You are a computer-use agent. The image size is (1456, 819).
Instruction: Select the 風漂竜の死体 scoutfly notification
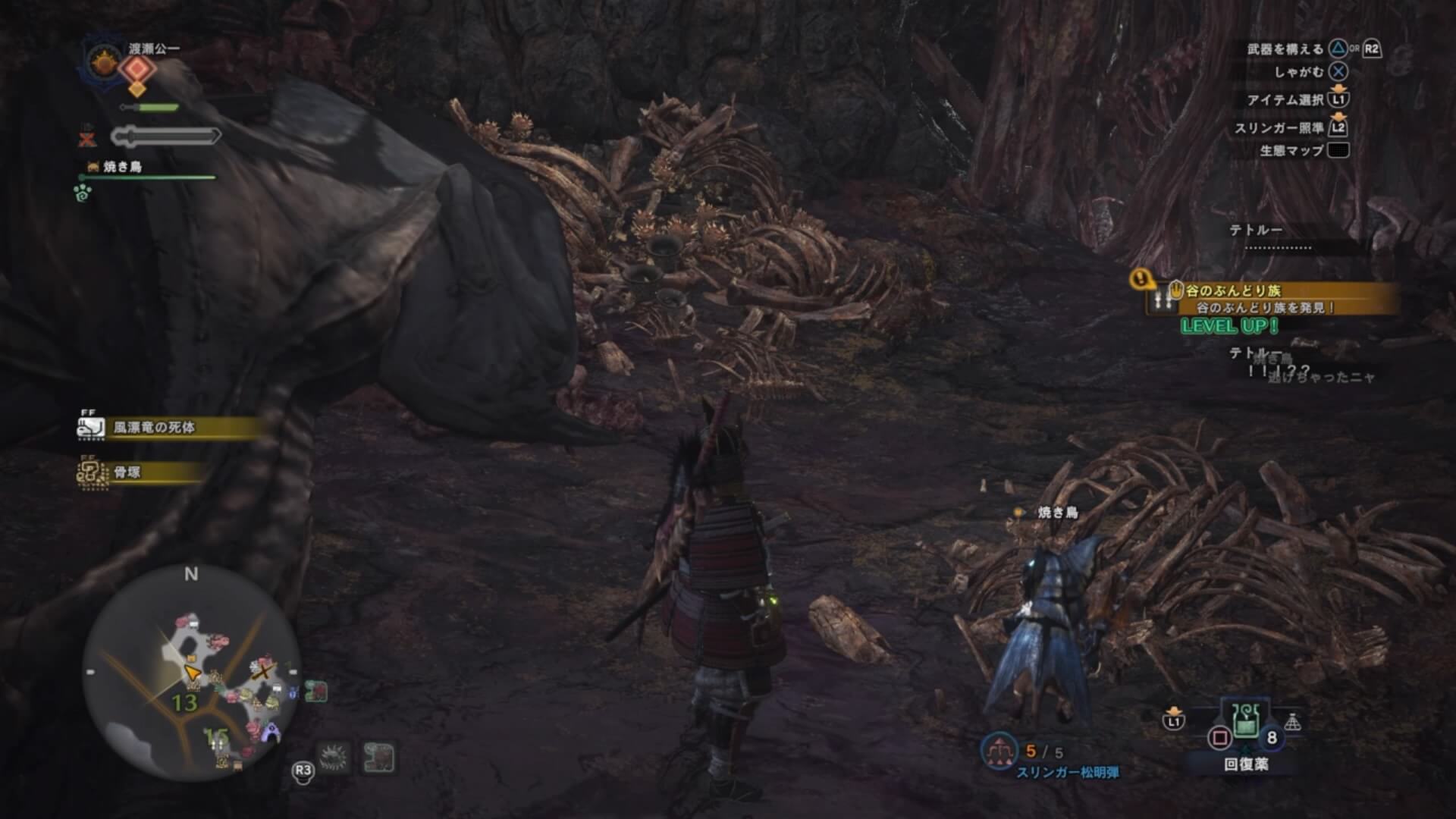[155, 428]
